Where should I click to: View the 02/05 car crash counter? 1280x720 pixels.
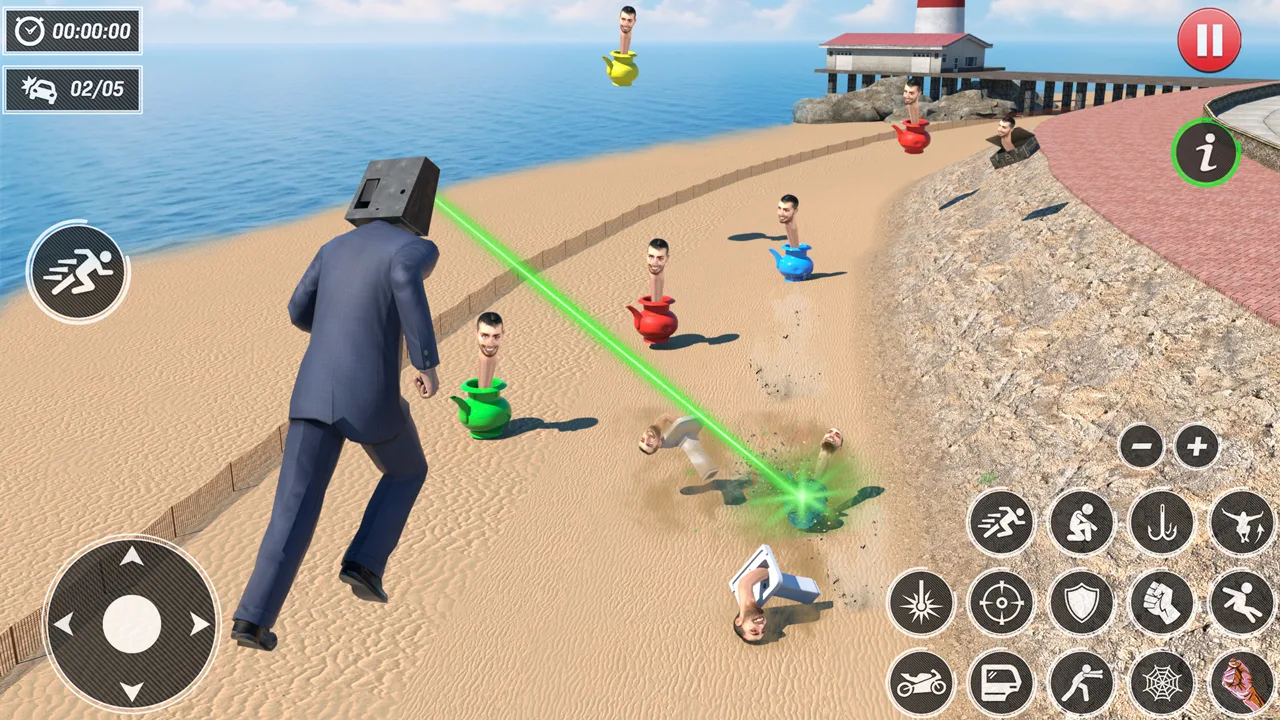(x=72, y=89)
